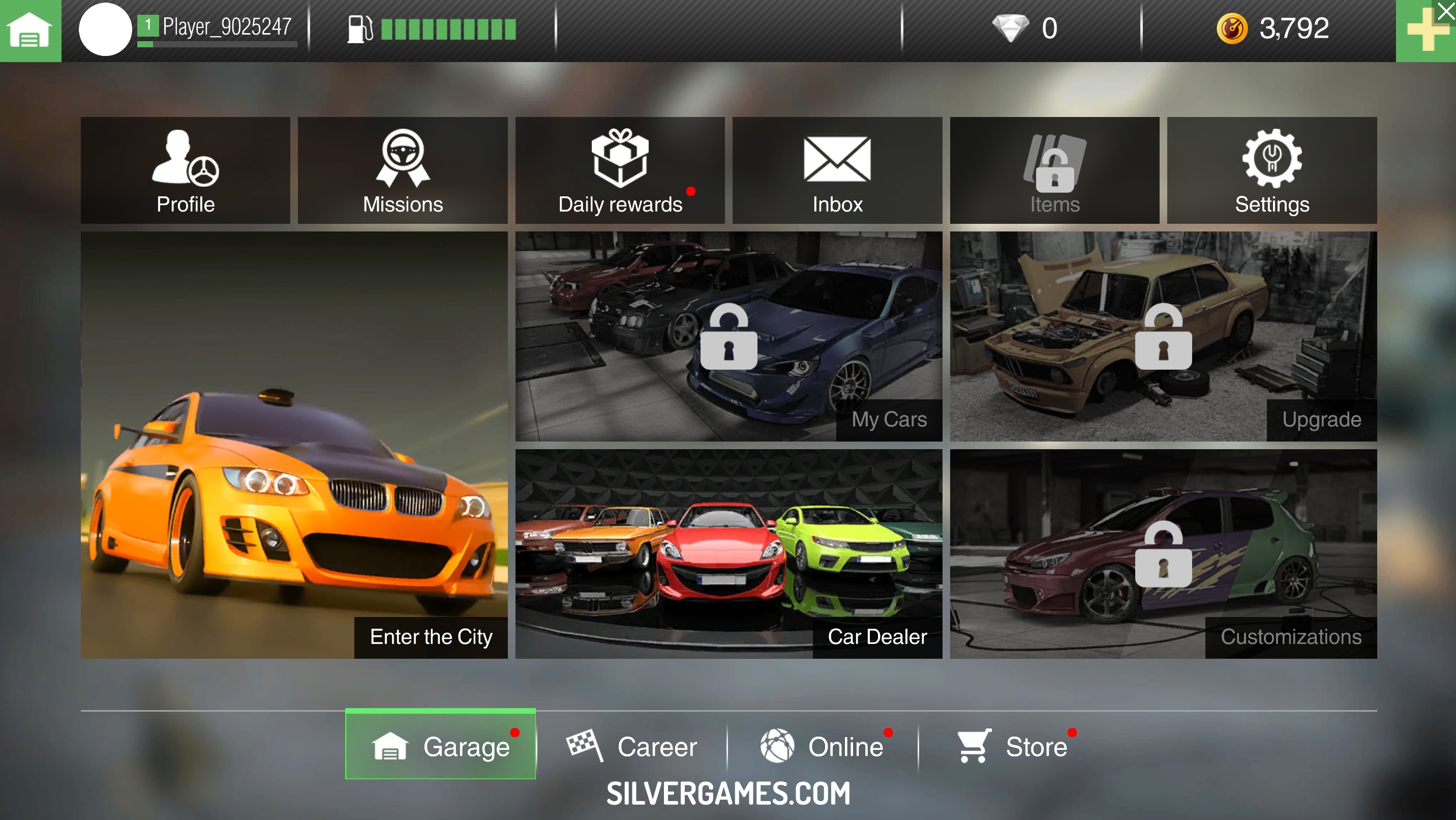Open the locked Customizations tile
This screenshot has height=820, width=1456.
(1163, 553)
